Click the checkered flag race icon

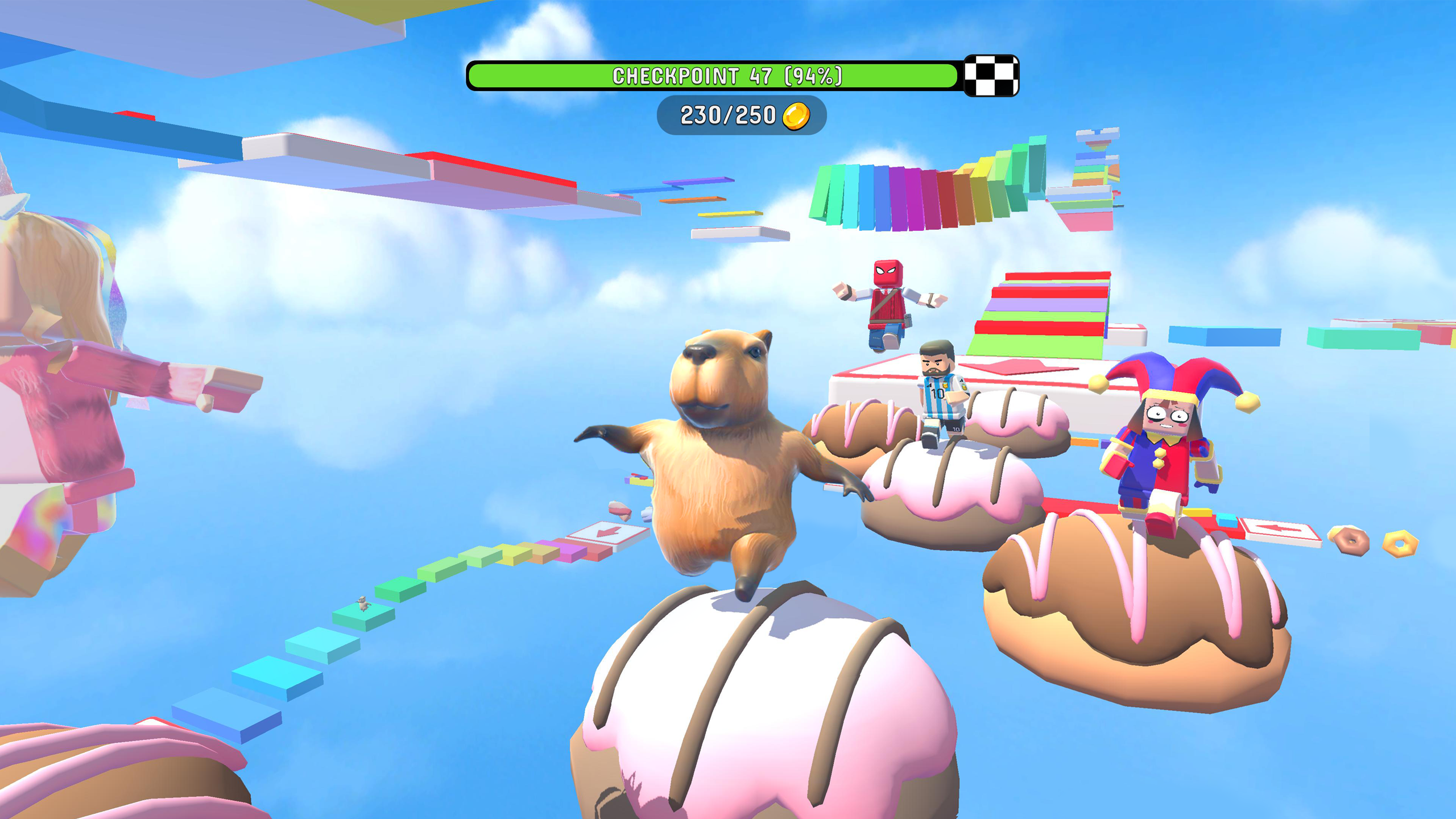pos(991,76)
